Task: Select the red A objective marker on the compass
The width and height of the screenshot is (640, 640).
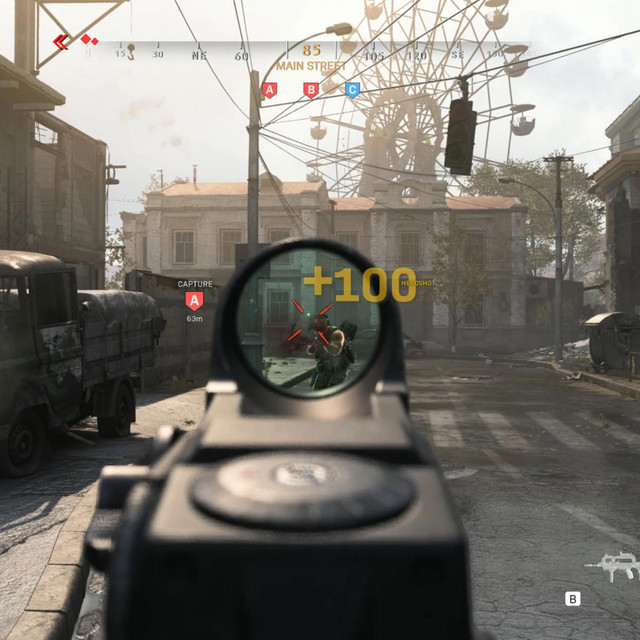Action: pyautogui.click(x=269, y=90)
